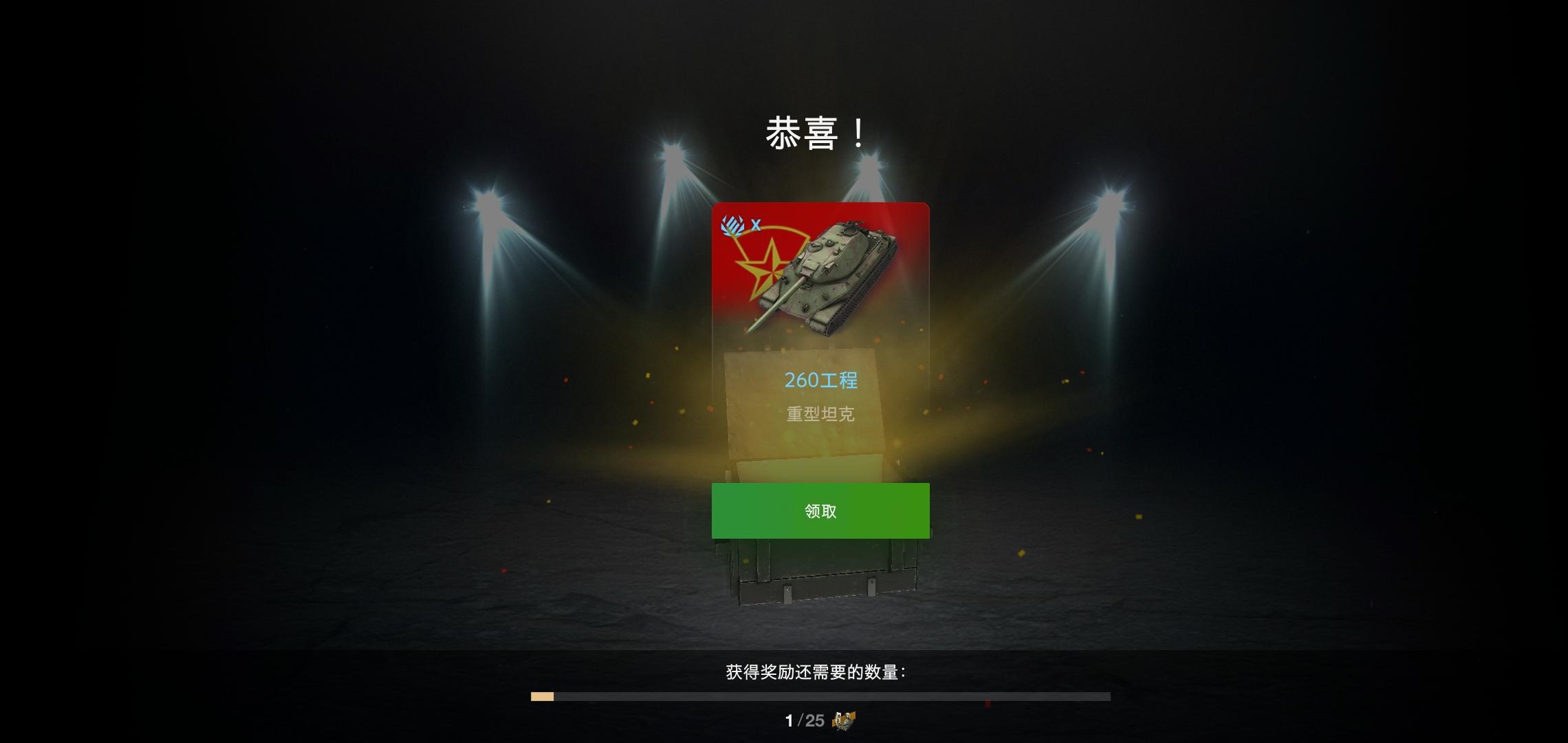Expand the 260工程 reward details
The height and width of the screenshot is (743, 1568).
click(x=821, y=380)
